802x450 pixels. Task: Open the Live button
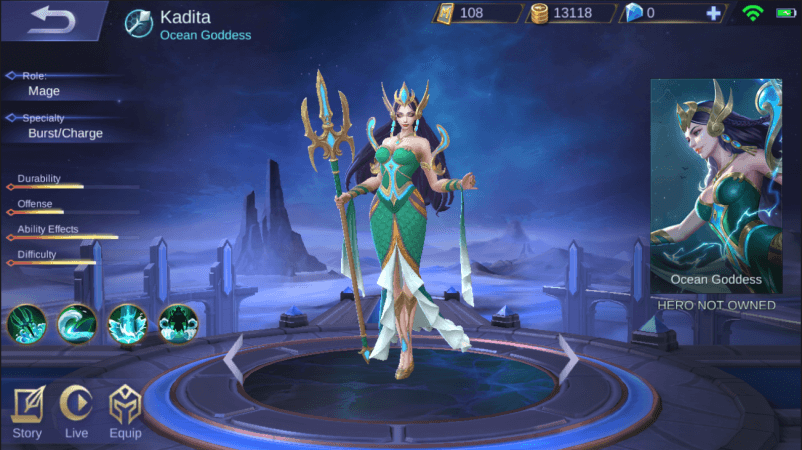coord(76,410)
